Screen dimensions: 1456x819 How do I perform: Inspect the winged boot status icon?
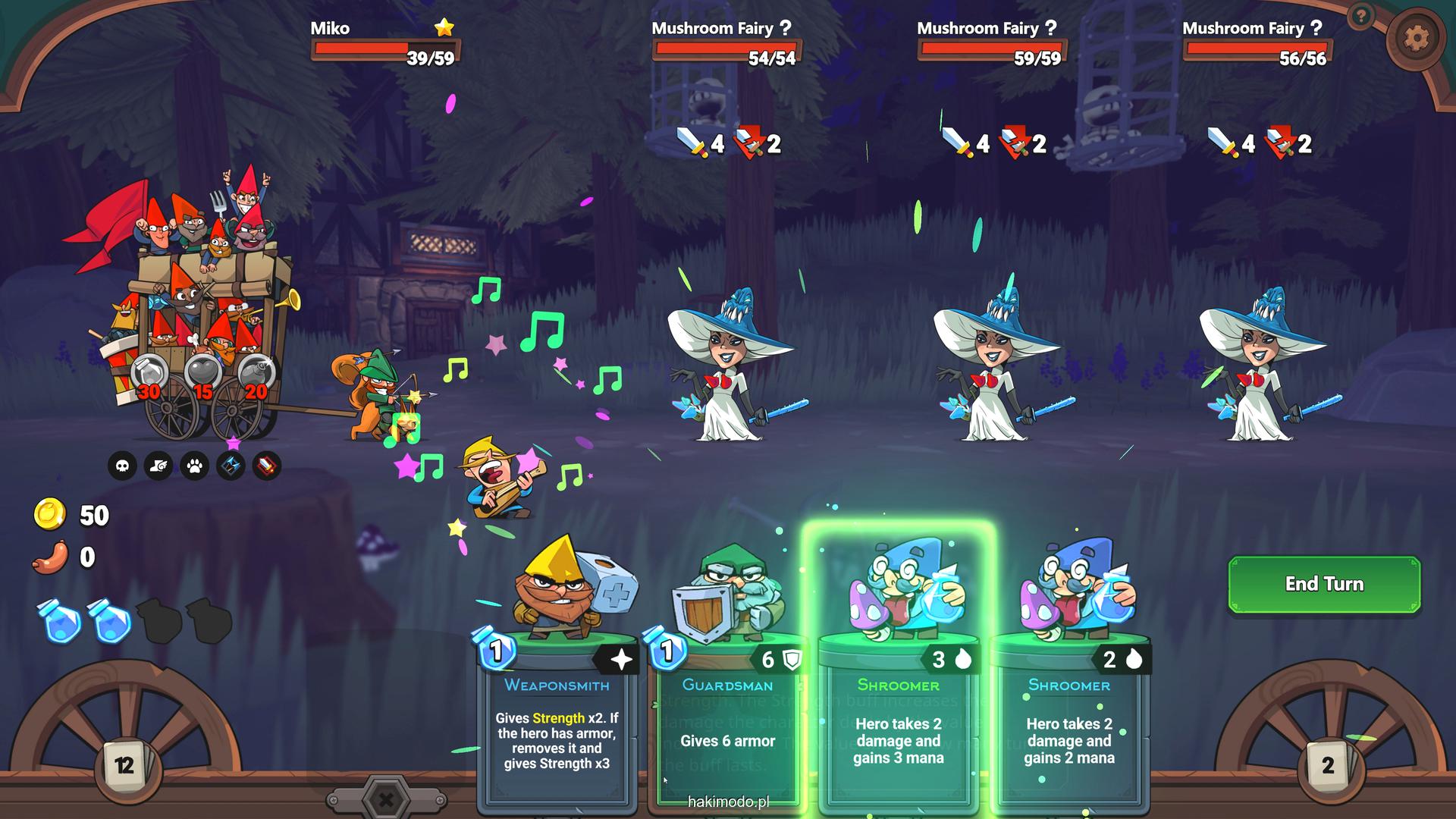pyautogui.click(x=158, y=466)
